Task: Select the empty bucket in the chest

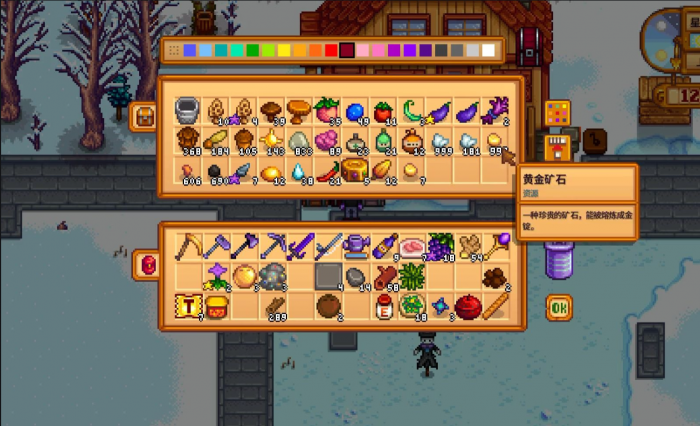Action: [x=187, y=109]
